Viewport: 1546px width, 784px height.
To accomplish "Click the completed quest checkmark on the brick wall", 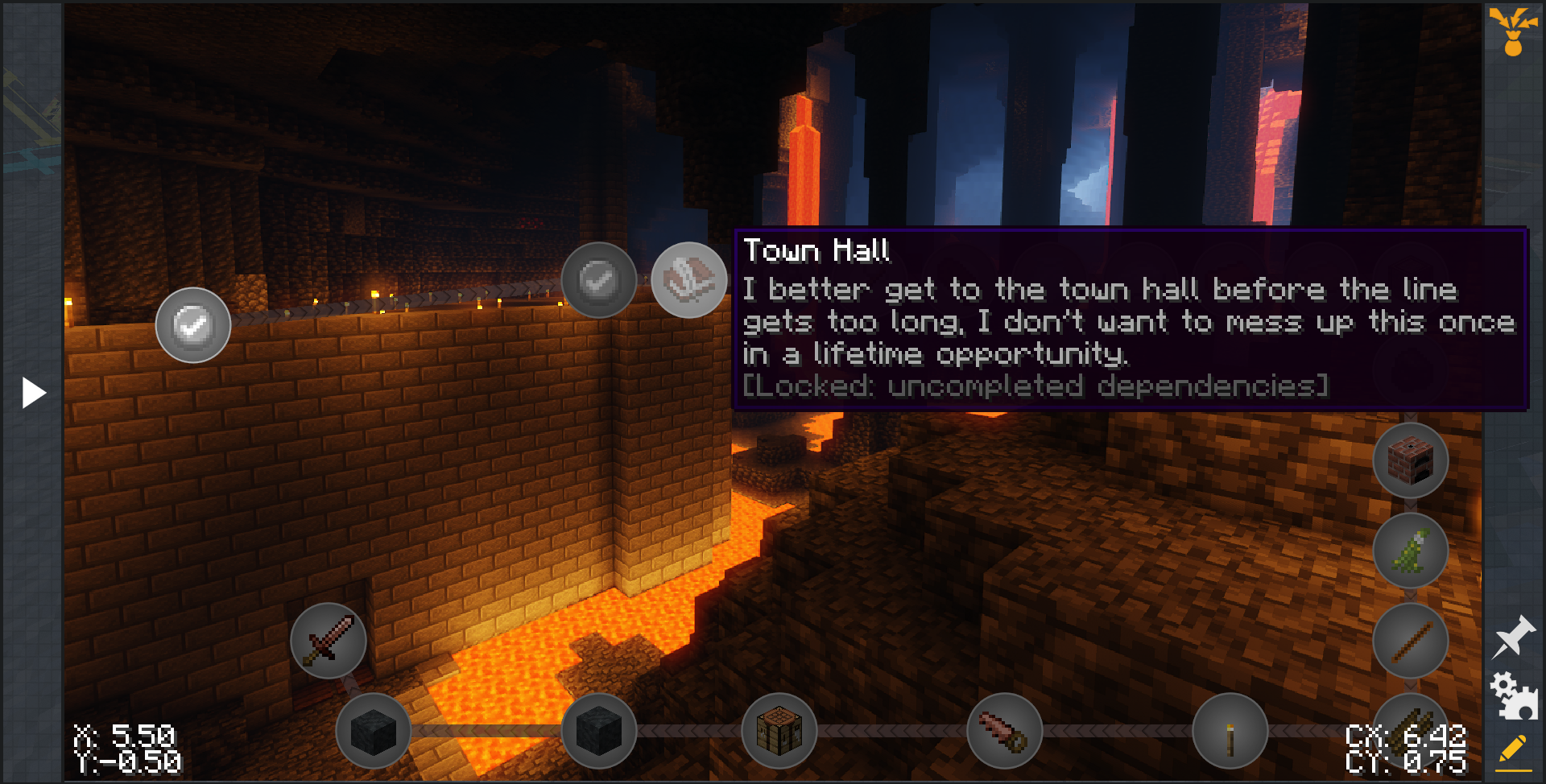I will [x=192, y=324].
